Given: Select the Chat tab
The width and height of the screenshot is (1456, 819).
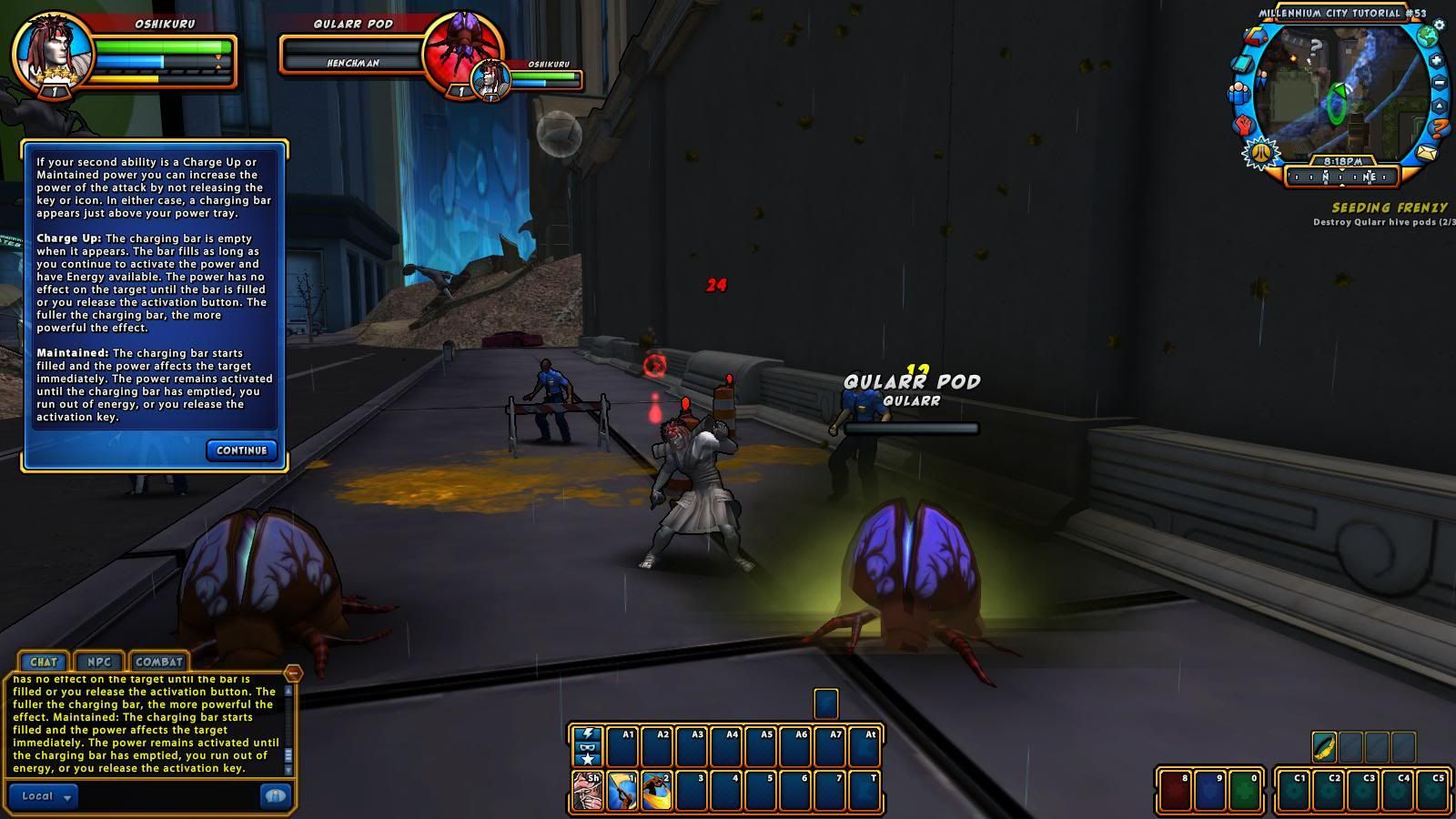Looking at the screenshot, I should 43,662.
